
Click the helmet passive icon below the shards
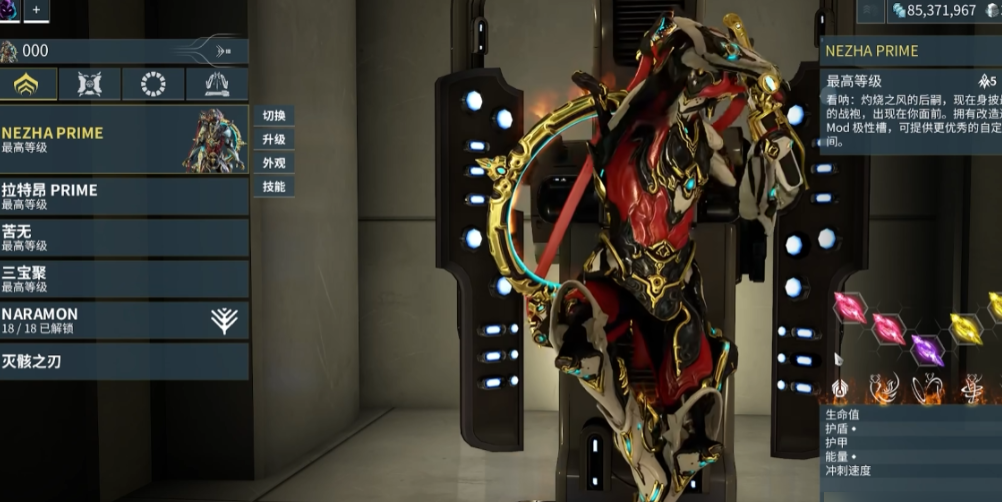pyautogui.click(x=840, y=388)
